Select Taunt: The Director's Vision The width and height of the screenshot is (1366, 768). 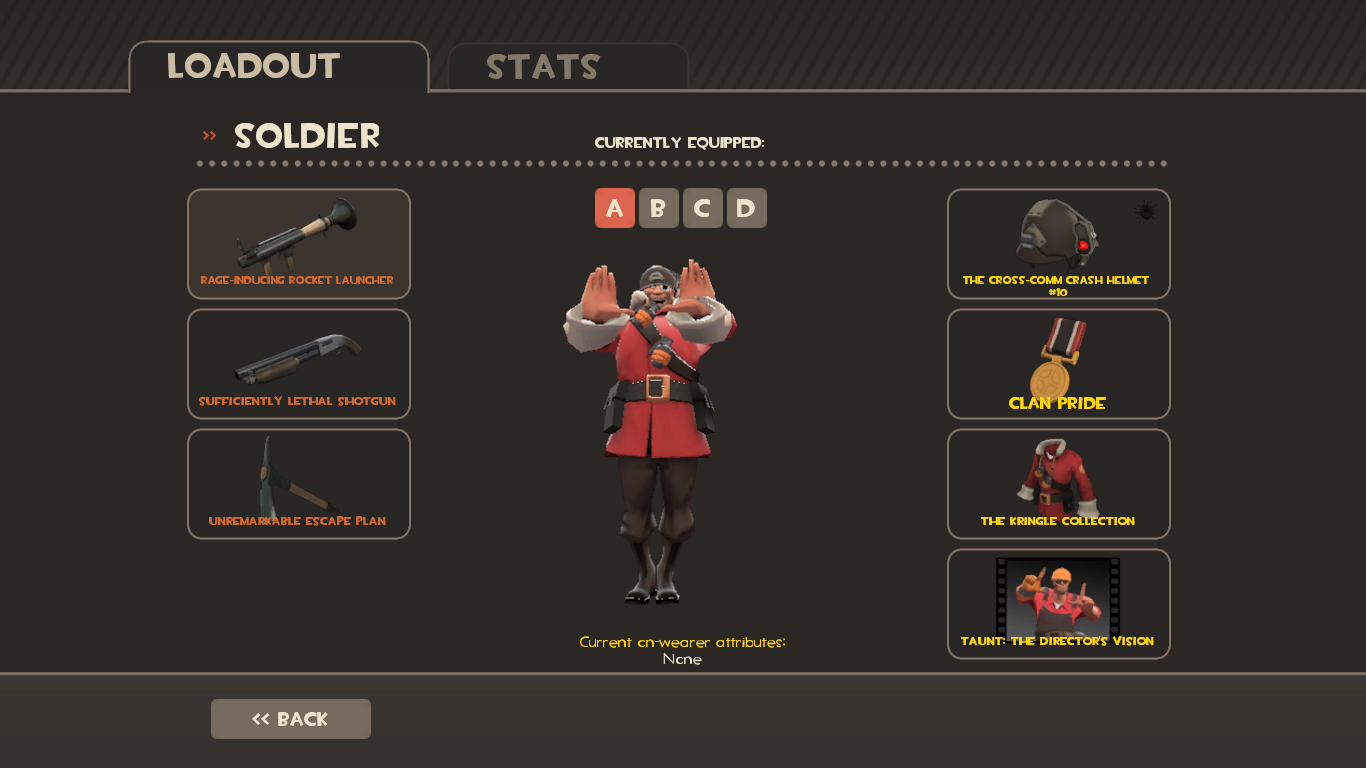click(1058, 604)
